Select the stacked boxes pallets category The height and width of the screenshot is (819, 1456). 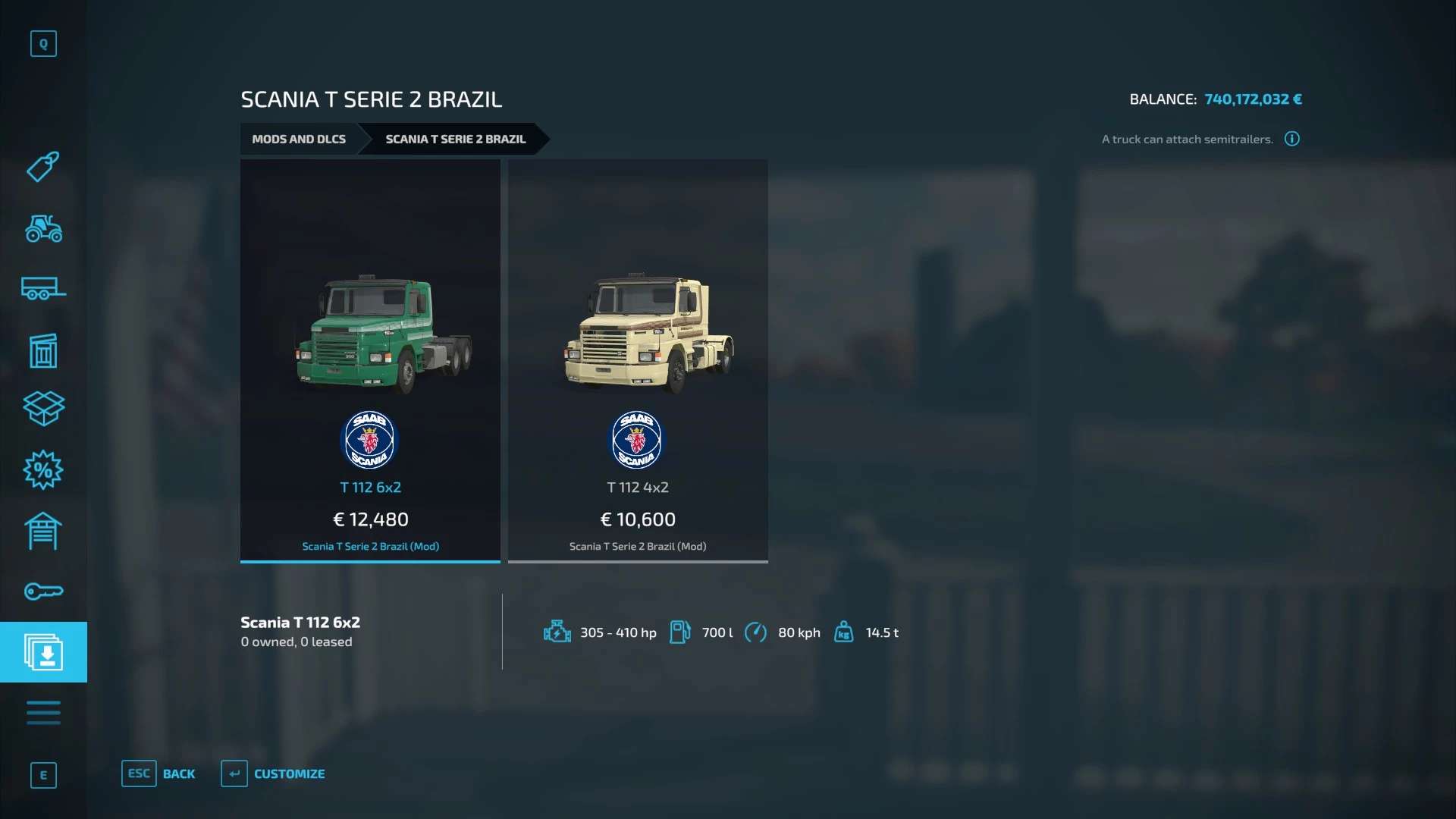click(x=43, y=409)
